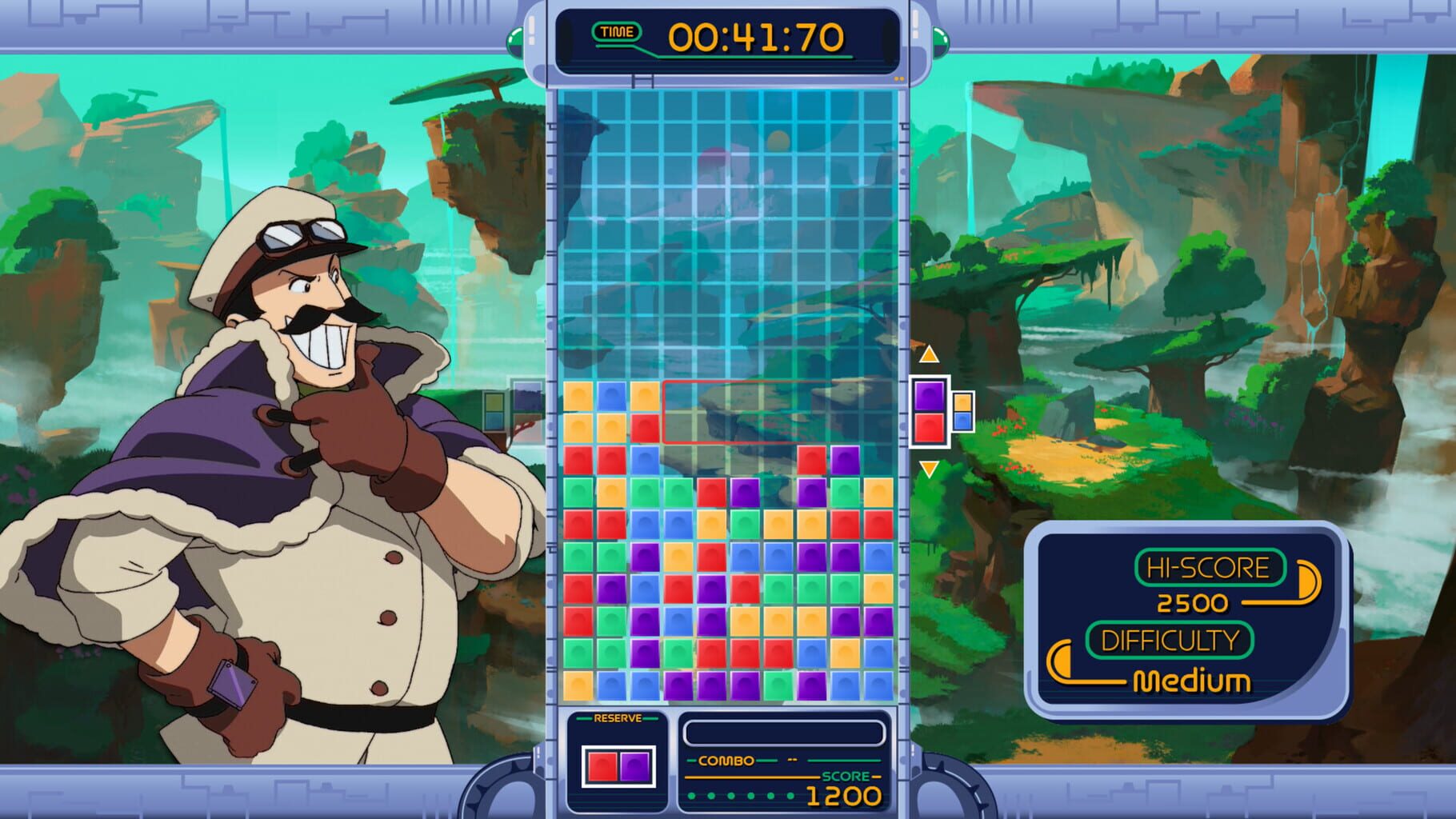The image size is (1456, 819).
Task: Open the Medium difficulty selector
Action: point(1194,681)
